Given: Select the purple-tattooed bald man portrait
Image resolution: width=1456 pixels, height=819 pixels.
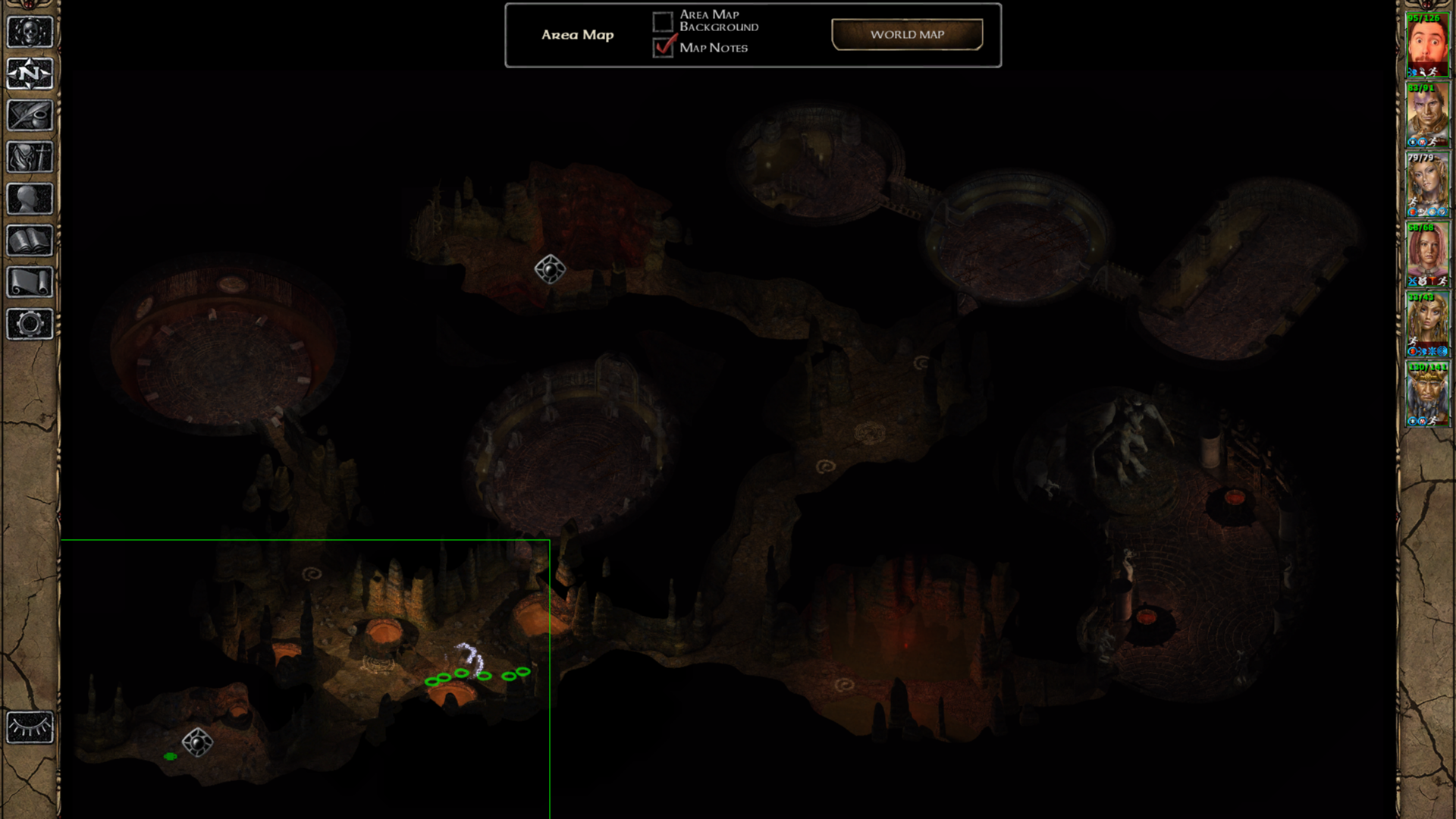Looking at the screenshot, I should coord(1427,114).
